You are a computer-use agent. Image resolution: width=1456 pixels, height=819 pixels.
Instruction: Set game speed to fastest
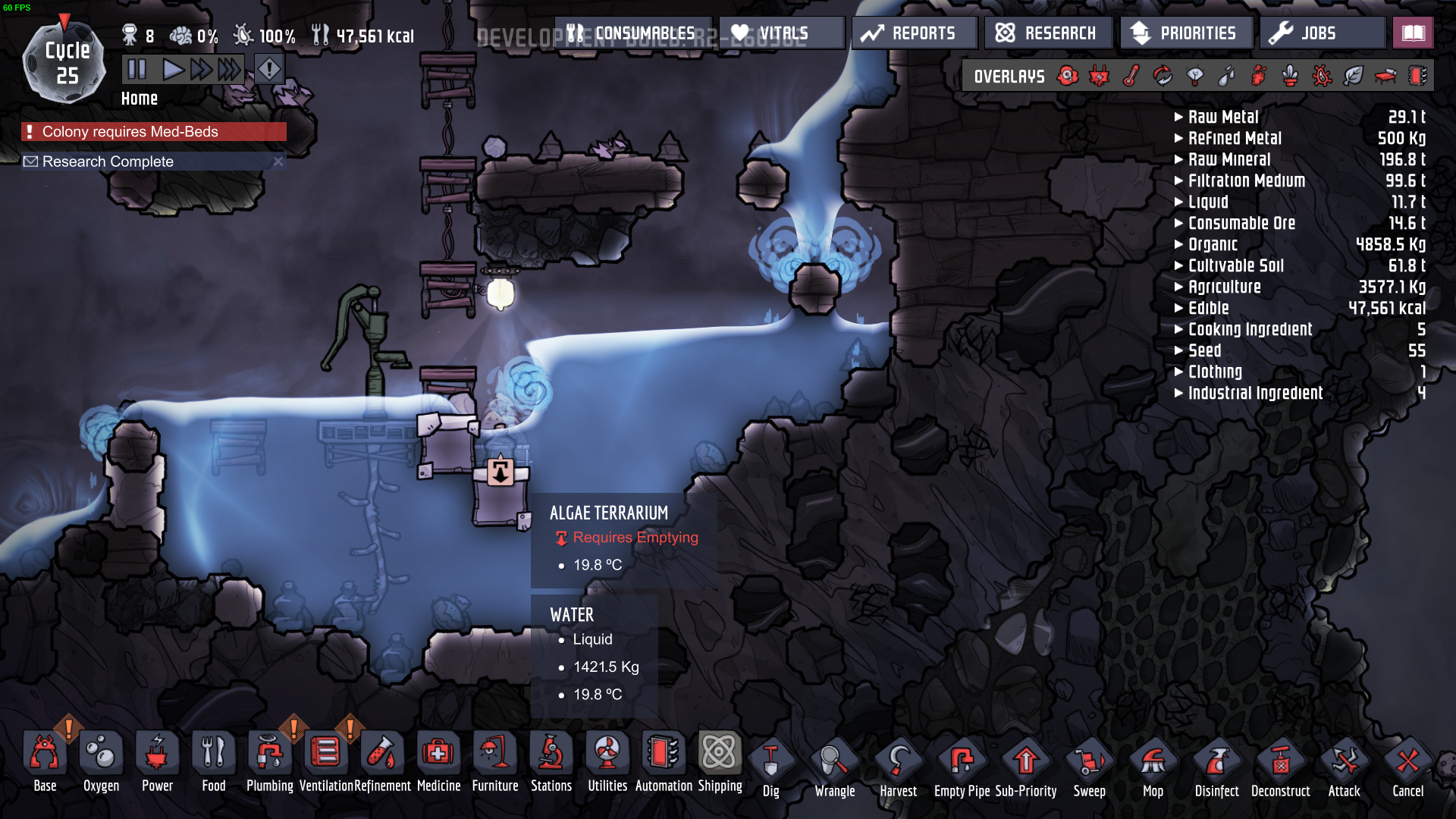(x=229, y=70)
